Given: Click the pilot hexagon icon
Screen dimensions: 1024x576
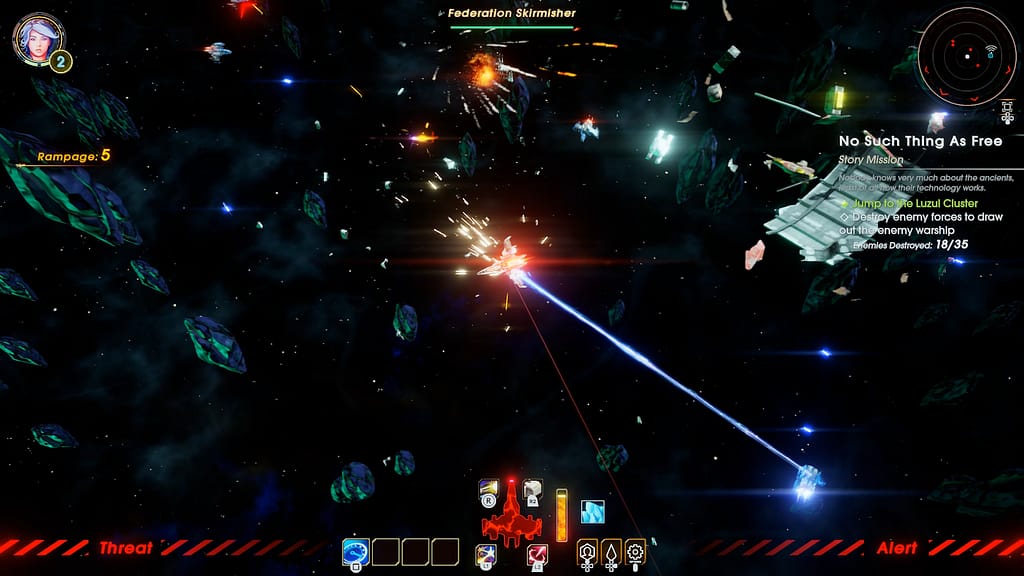Looking at the screenshot, I should [587, 551].
